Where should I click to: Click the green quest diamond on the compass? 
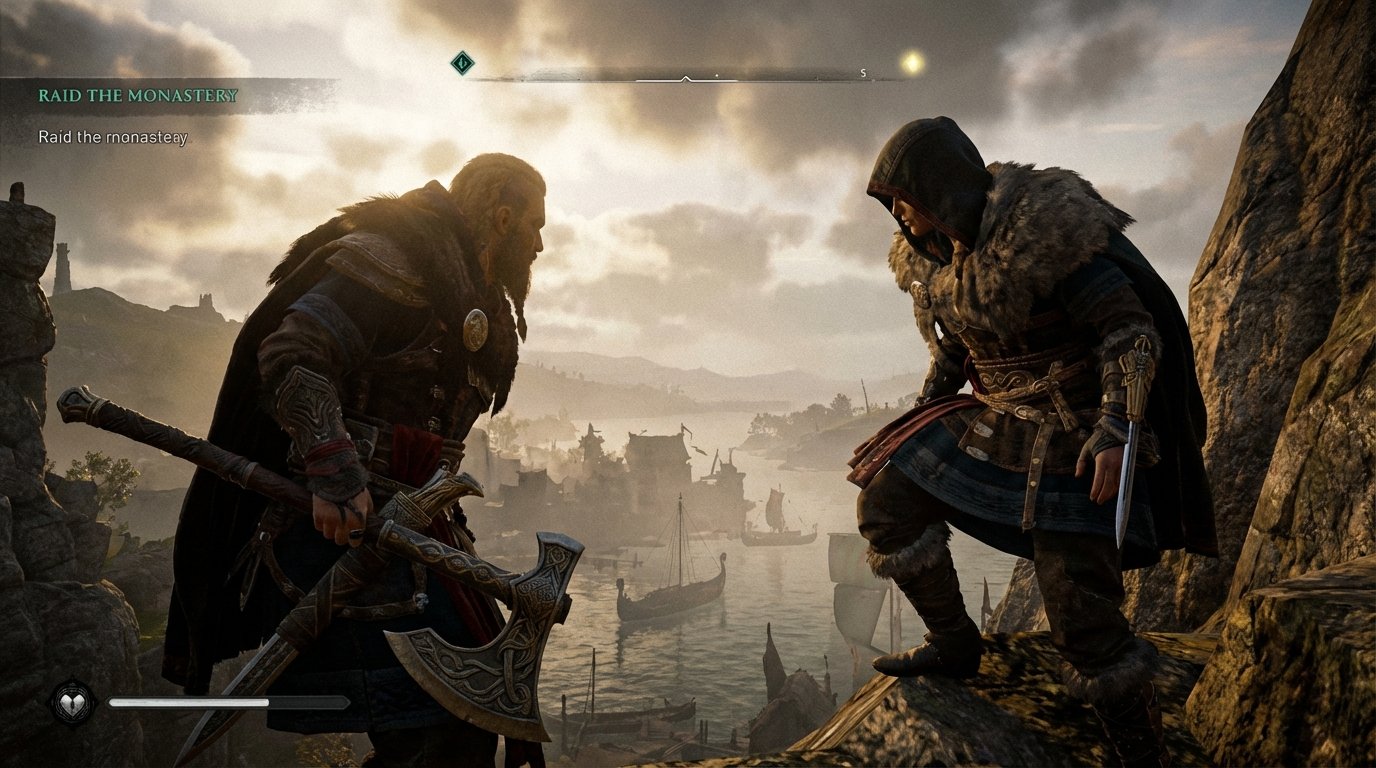[462, 61]
